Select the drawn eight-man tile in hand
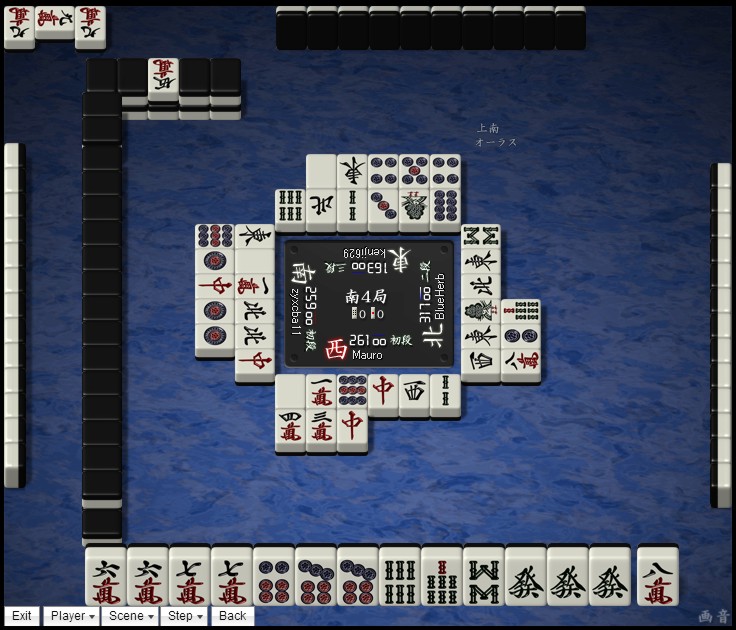Screen dimensions: 736x630 [658, 577]
